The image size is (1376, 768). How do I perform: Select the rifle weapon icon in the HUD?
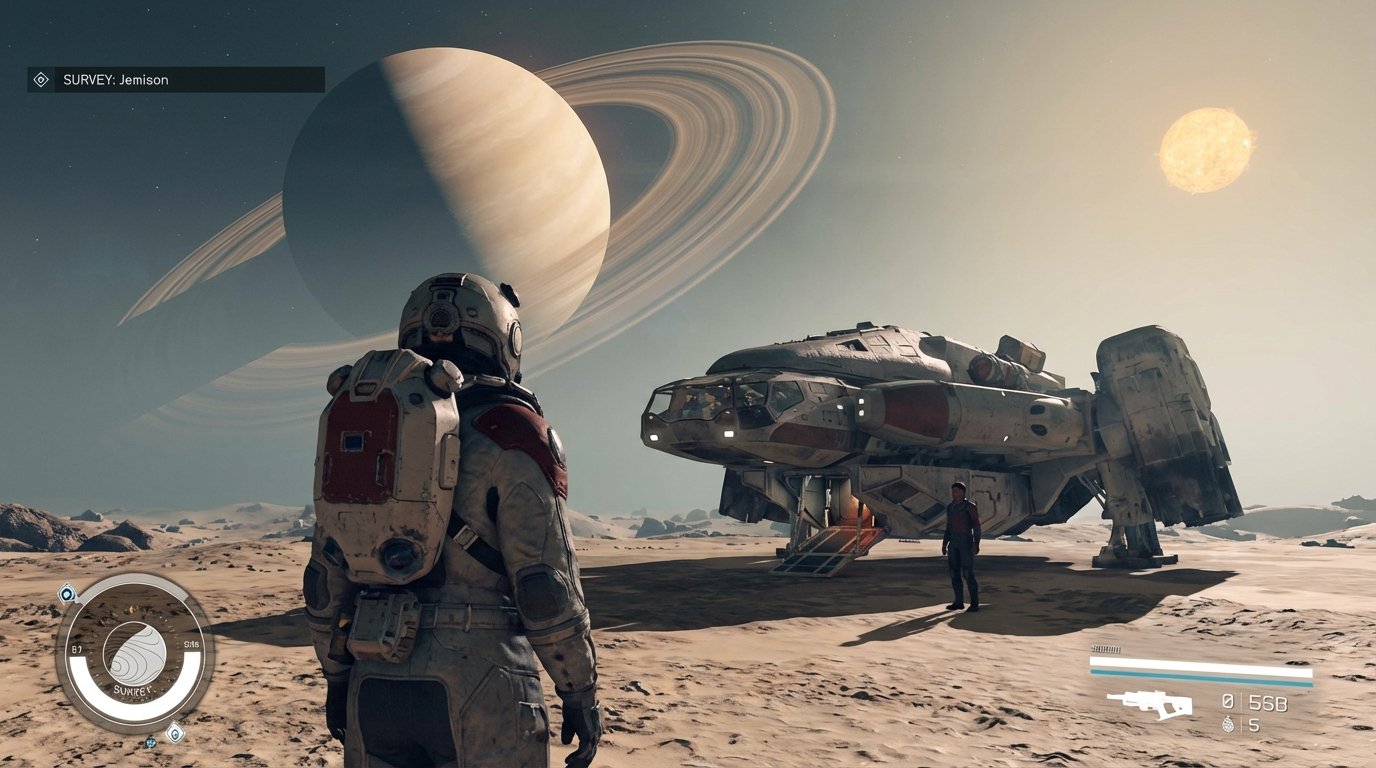(x=1151, y=704)
